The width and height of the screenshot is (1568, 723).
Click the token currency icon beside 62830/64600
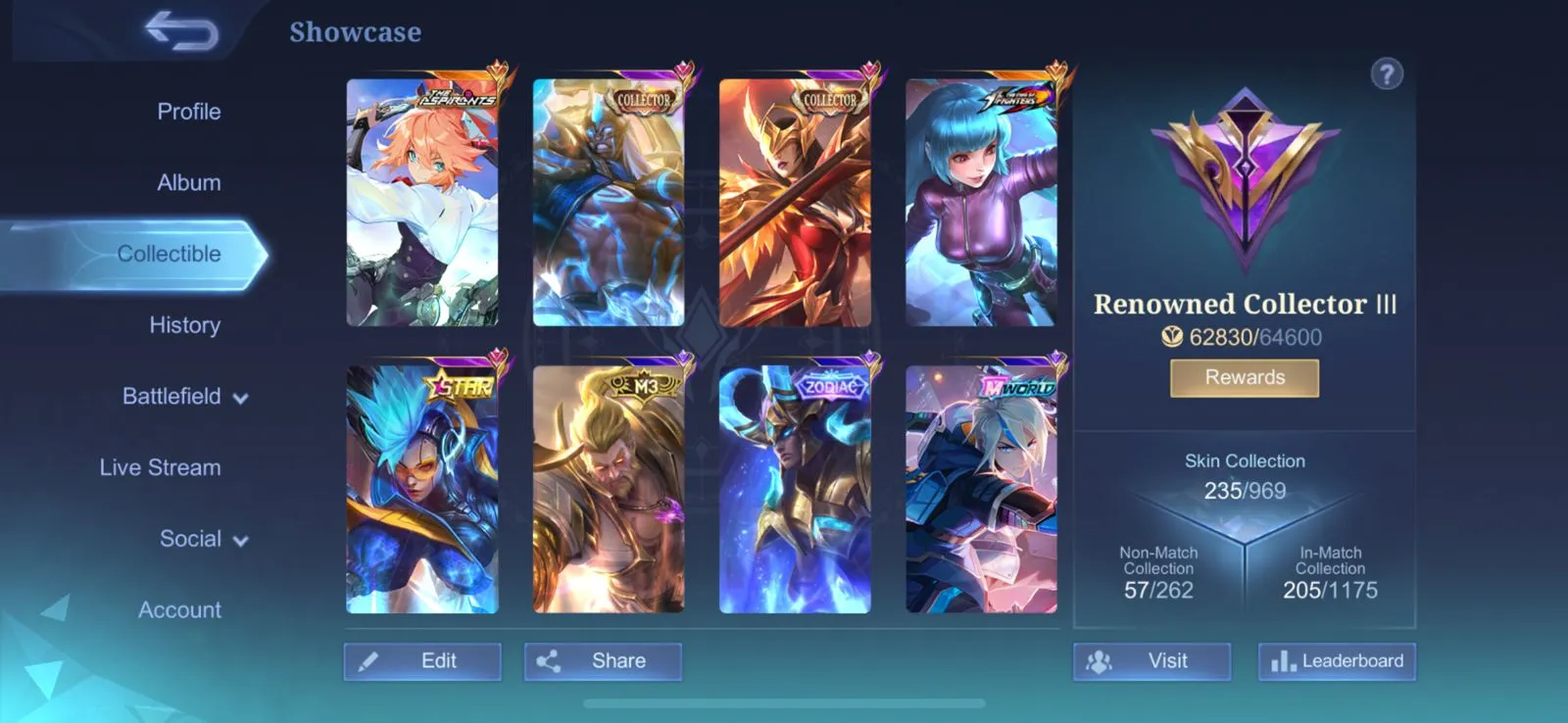1174,337
